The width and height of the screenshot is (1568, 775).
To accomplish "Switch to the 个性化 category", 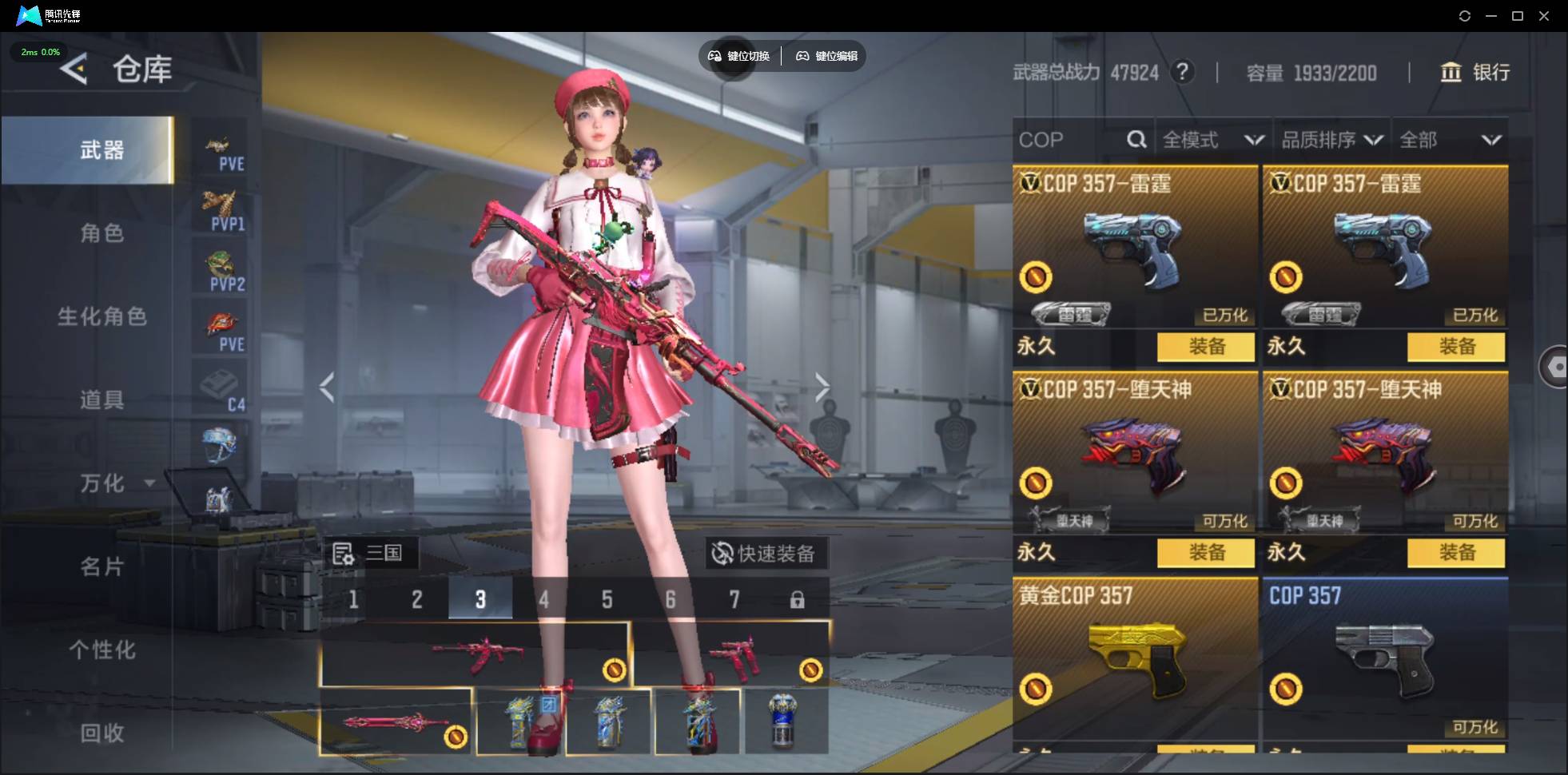I will [x=101, y=650].
